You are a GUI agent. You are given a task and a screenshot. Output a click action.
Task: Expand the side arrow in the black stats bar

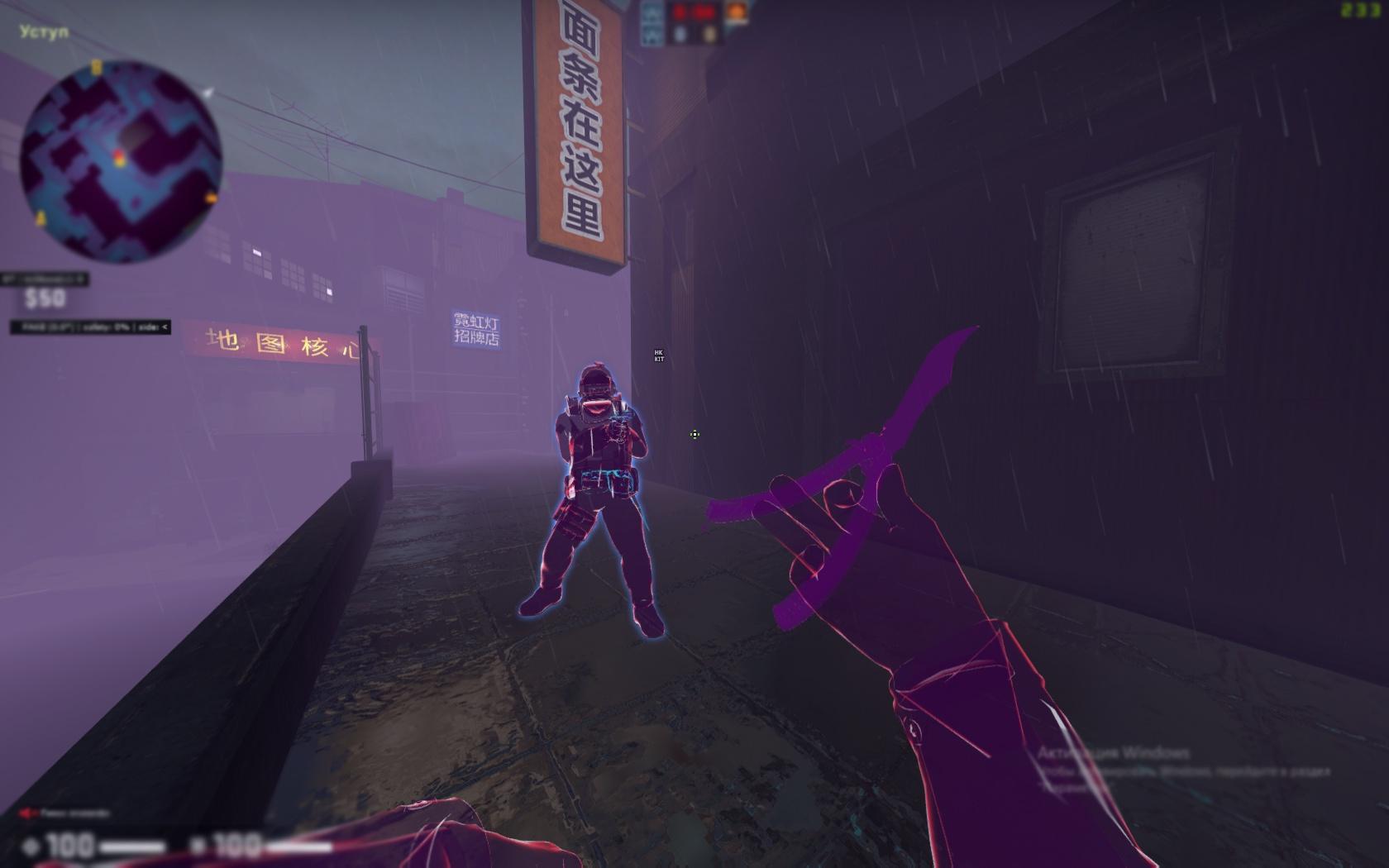(x=169, y=327)
